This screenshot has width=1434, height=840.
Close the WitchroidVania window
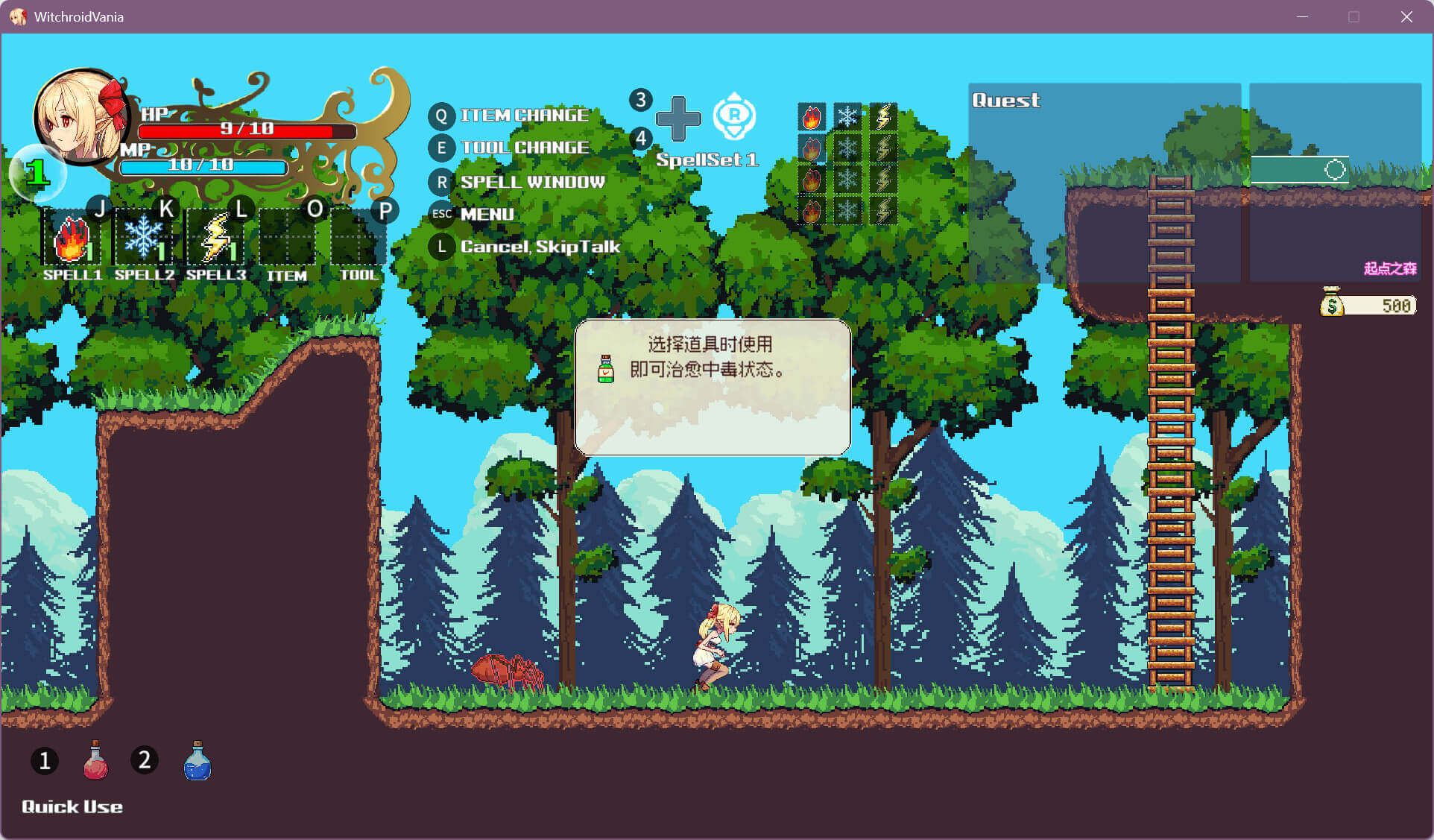click(1406, 16)
